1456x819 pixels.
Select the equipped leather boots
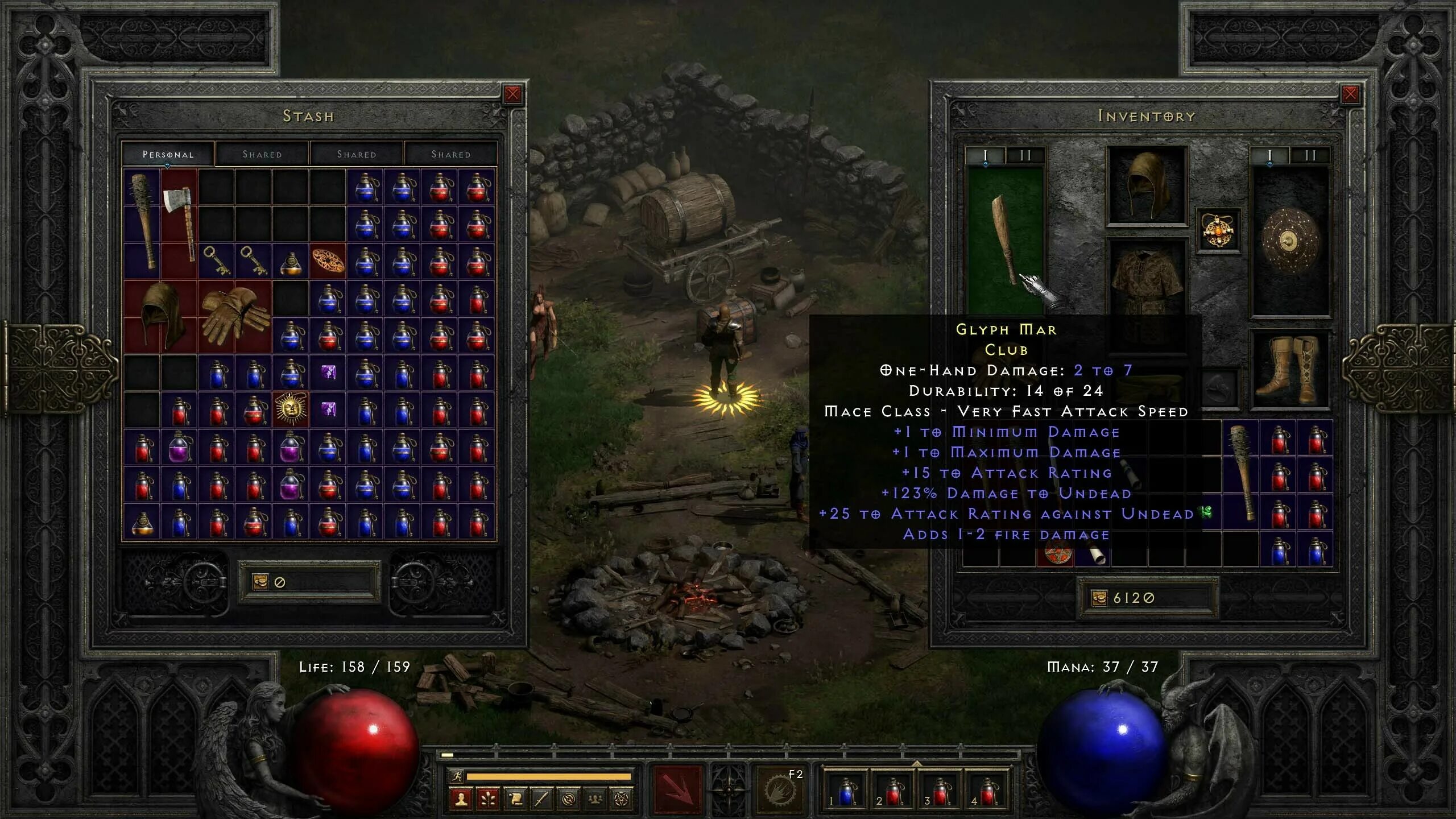pyautogui.click(x=1290, y=370)
